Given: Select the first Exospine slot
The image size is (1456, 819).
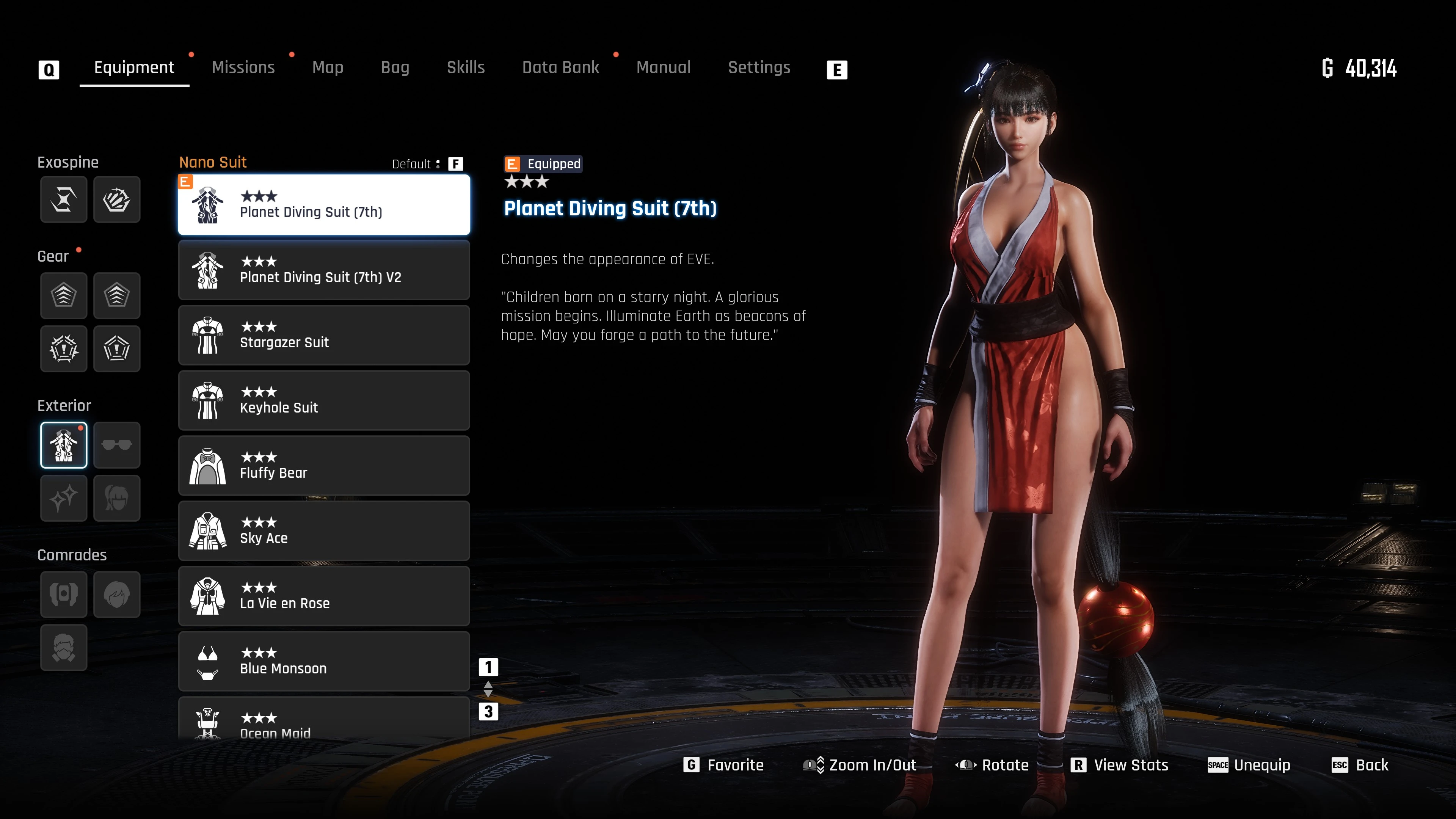Looking at the screenshot, I should pyautogui.click(x=63, y=199).
